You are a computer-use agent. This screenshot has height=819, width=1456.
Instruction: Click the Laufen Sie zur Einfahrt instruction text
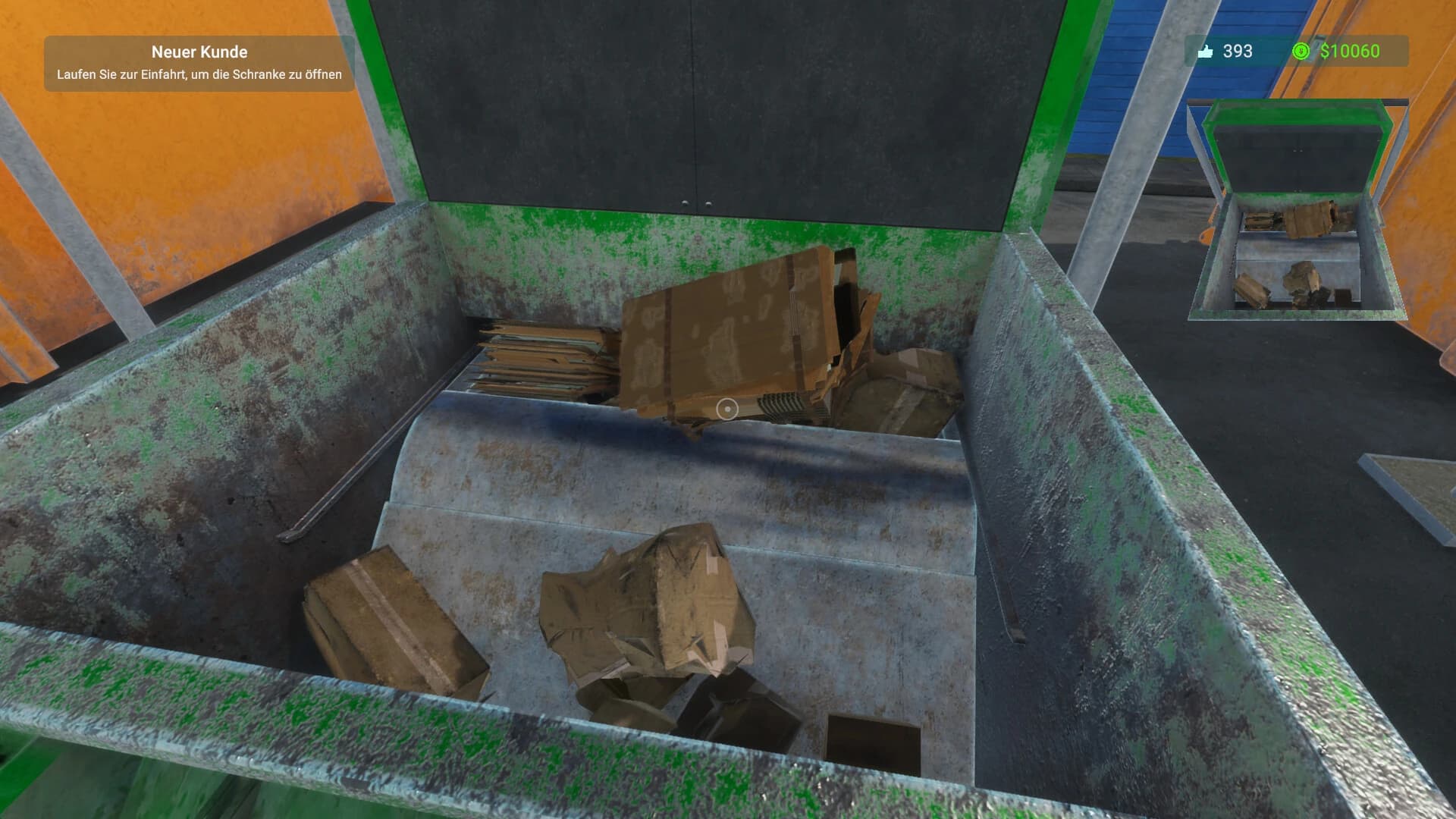coord(199,74)
